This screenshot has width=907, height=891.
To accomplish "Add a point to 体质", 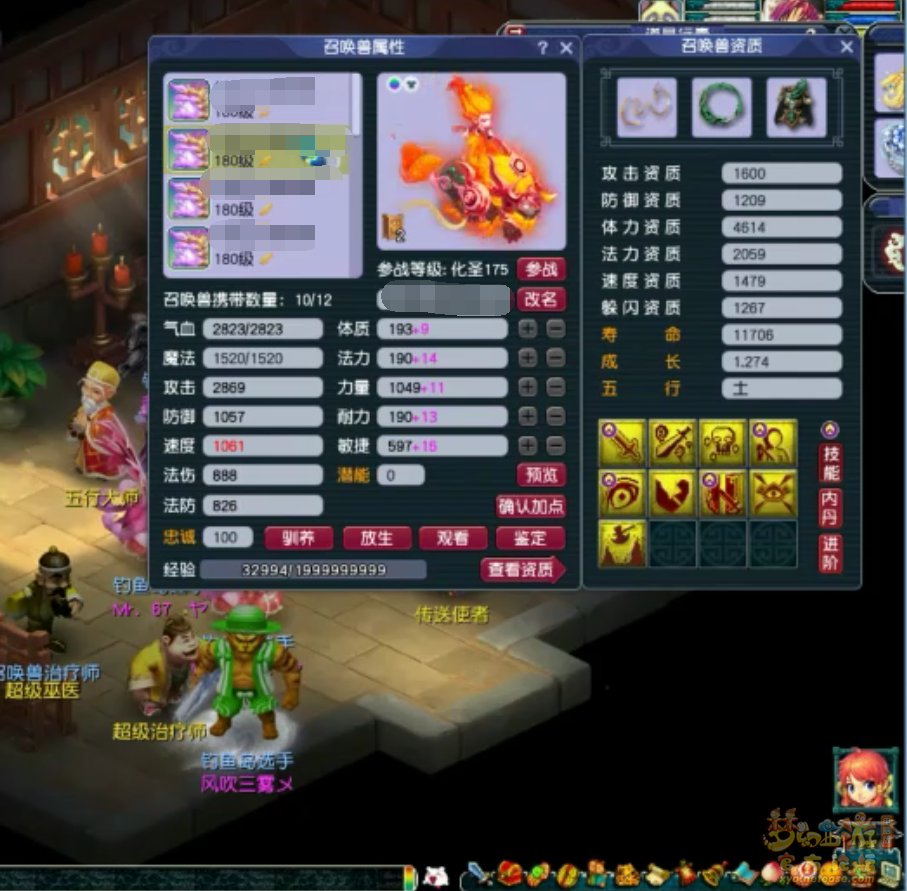I will [527, 329].
